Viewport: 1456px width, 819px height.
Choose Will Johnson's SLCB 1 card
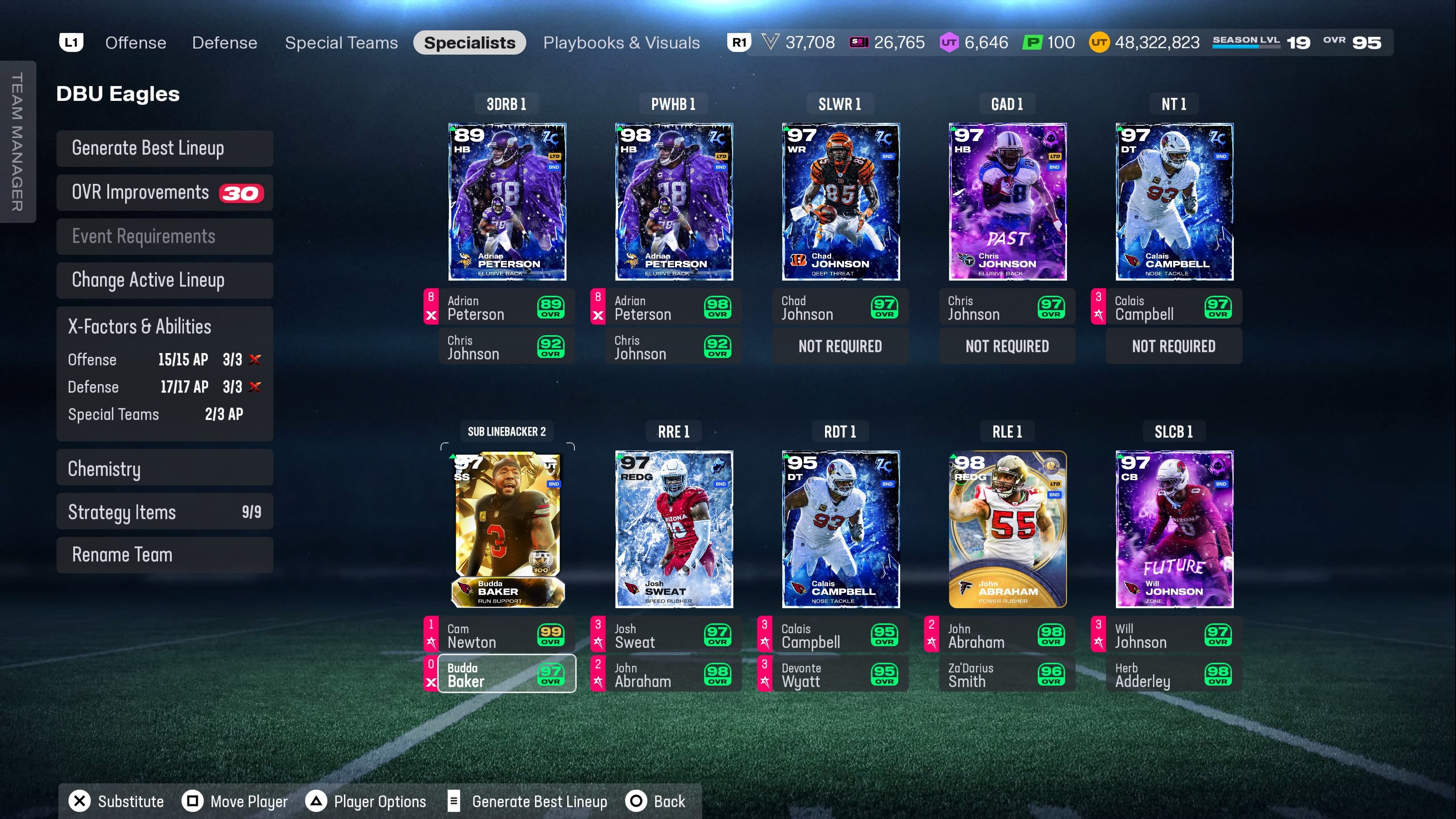click(x=1174, y=529)
